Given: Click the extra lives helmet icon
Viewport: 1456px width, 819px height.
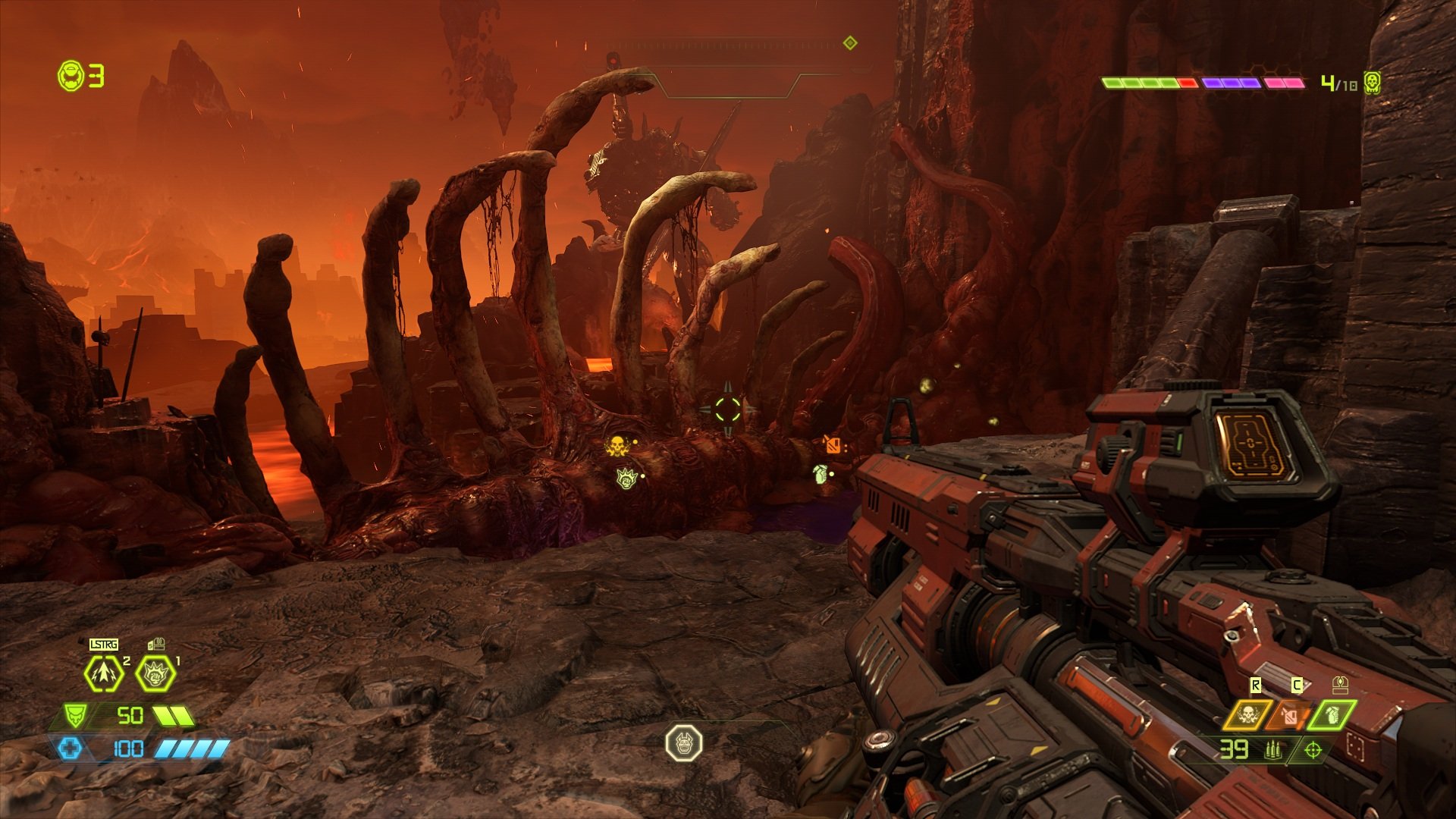Looking at the screenshot, I should click(x=72, y=76).
